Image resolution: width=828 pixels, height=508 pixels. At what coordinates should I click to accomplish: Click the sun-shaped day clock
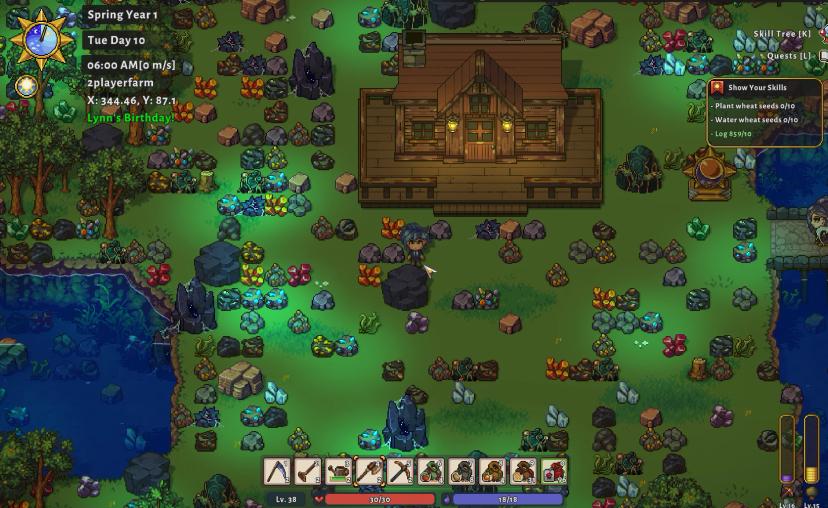pyautogui.click(x=40, y=40)
